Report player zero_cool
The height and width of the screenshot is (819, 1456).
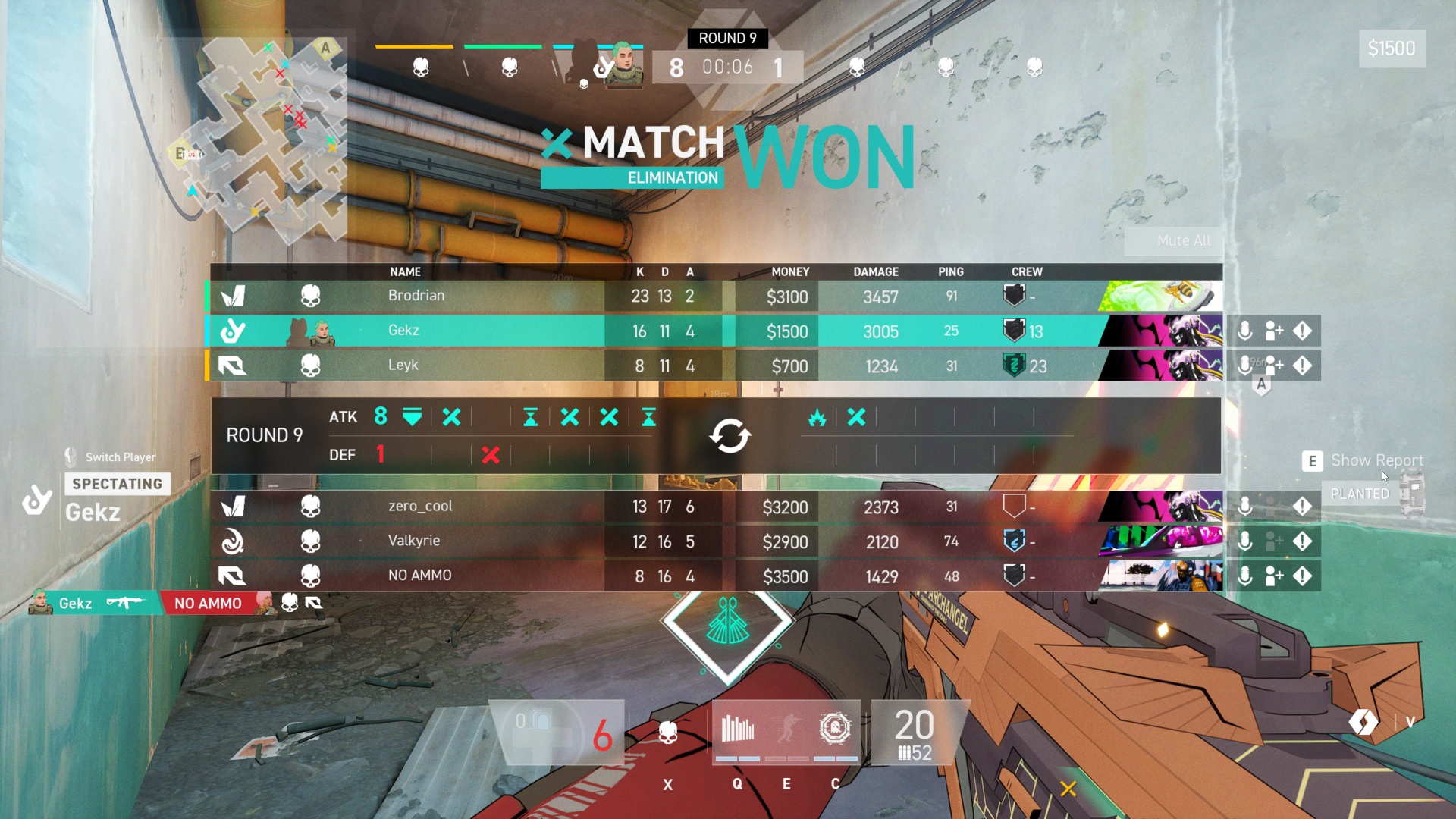[x=1302, y=507]
